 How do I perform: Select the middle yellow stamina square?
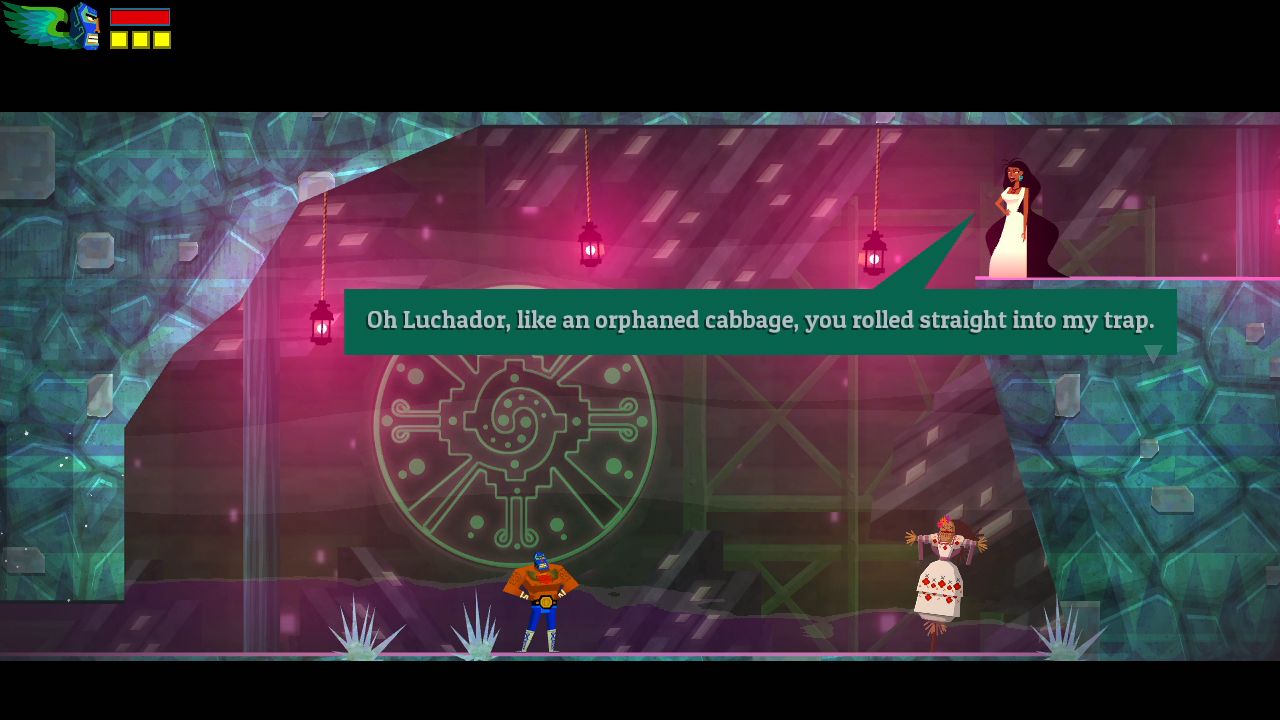(140, 40)
